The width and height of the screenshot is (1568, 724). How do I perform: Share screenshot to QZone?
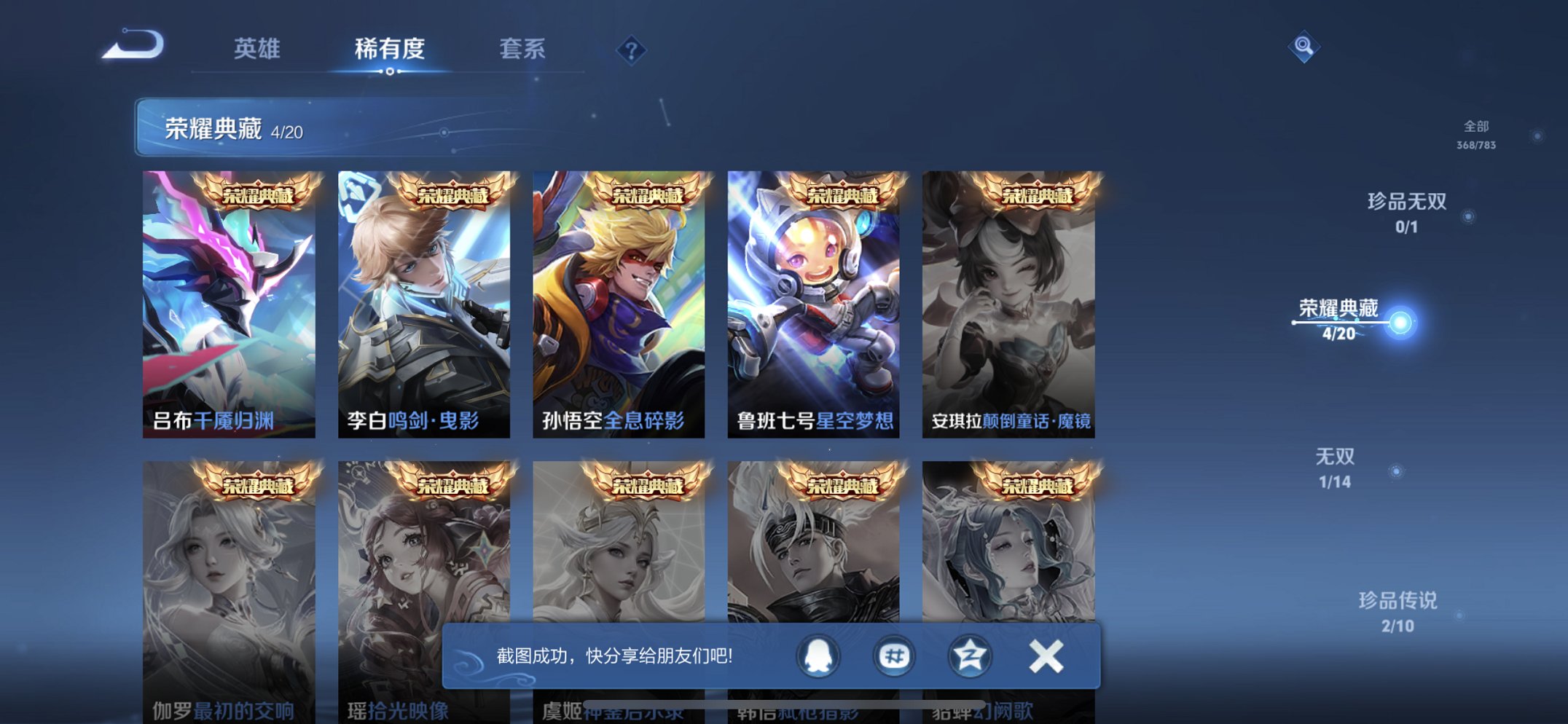pyautogui.click(x=969, y=655)
